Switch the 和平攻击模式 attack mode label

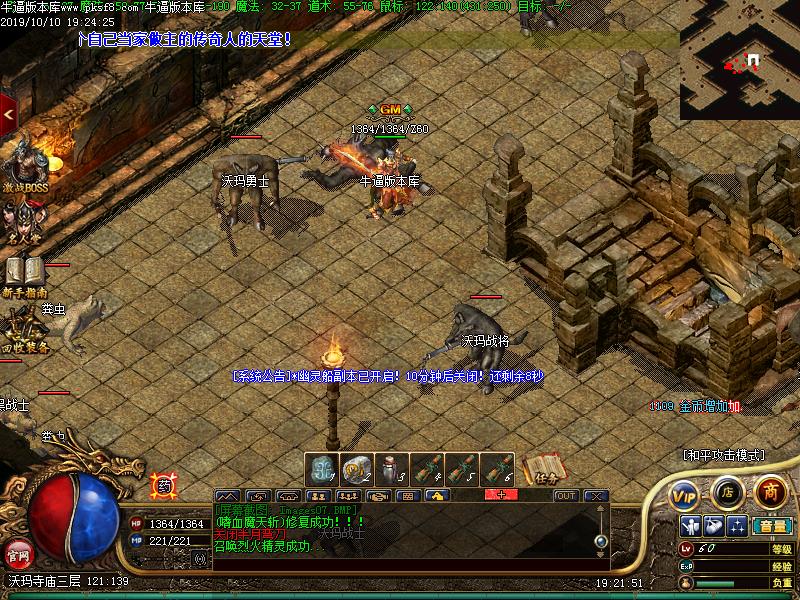point(723,455)
